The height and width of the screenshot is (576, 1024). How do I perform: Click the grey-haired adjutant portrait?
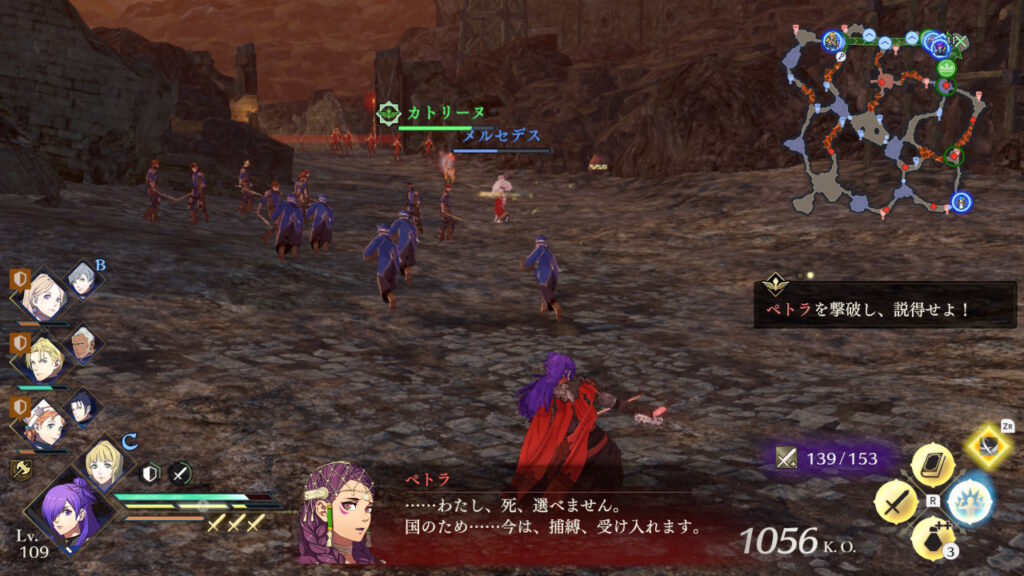(83, 280)
